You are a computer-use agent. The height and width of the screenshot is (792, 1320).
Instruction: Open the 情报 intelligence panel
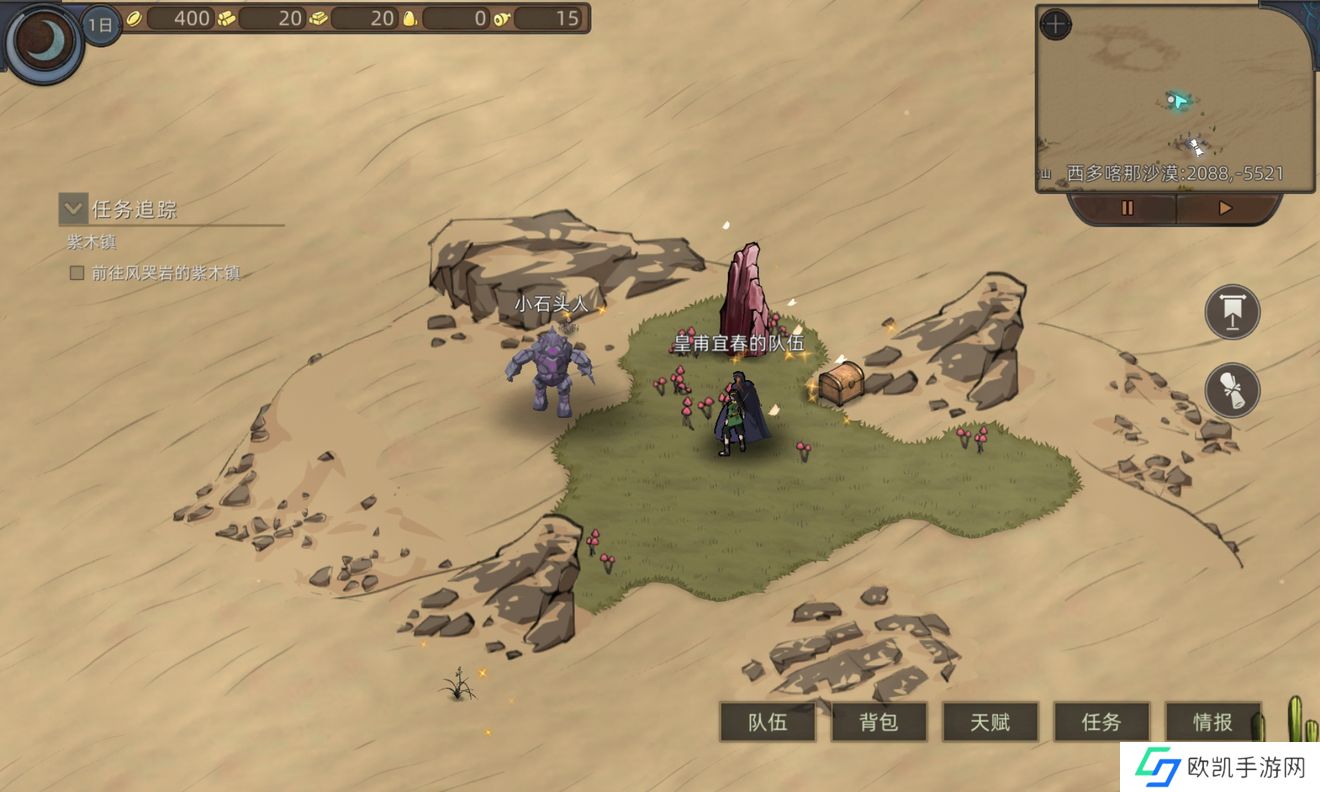[1212, 722]
